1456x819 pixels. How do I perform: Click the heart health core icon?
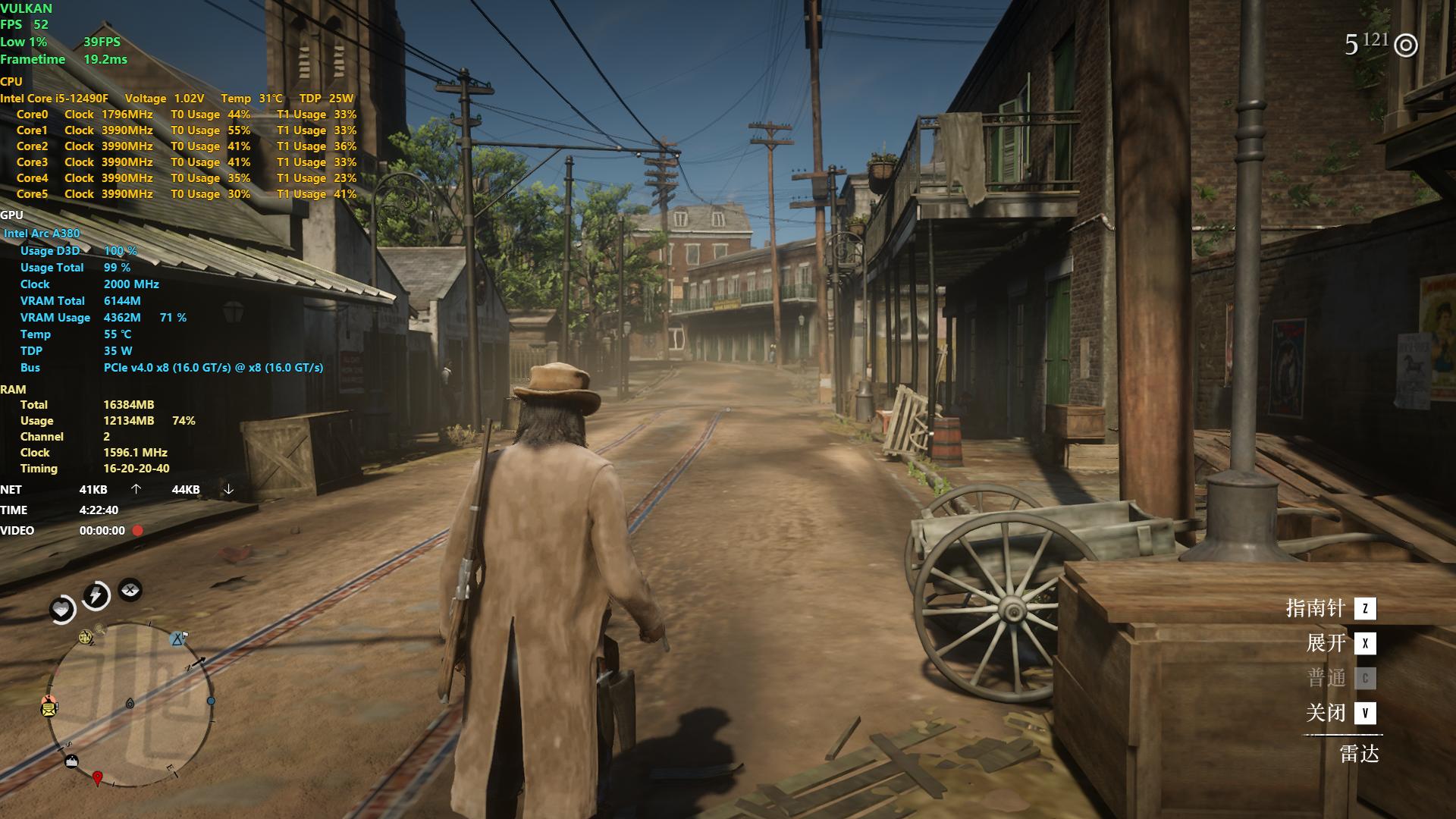pos(61,609)
